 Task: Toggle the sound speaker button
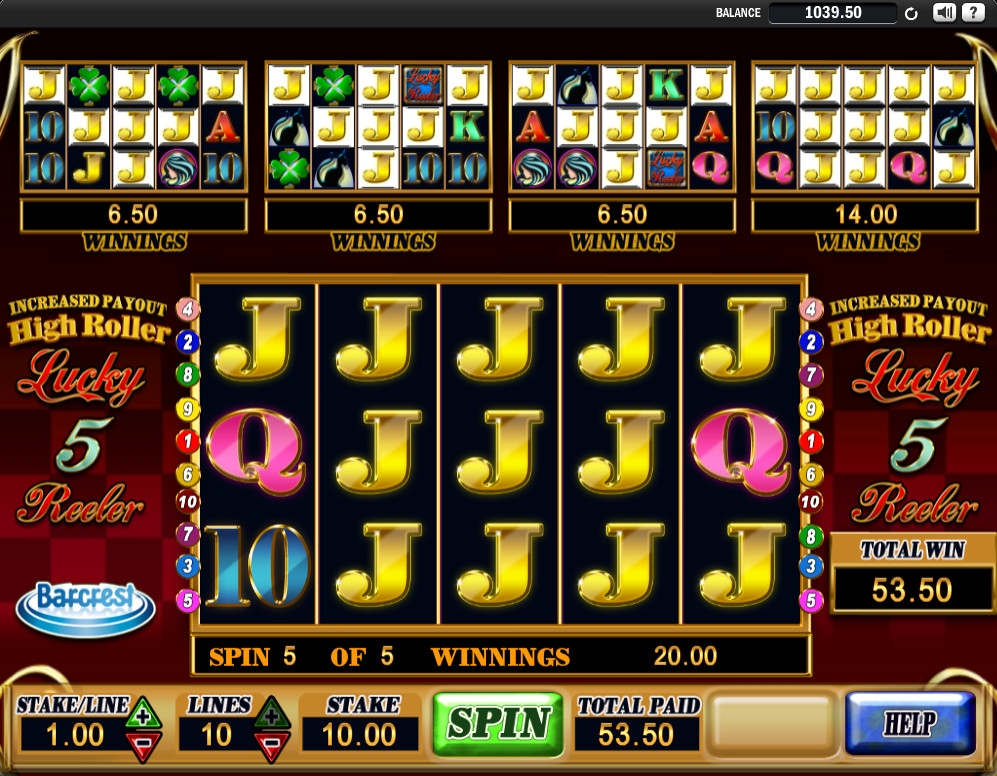[x=944, y=13]
